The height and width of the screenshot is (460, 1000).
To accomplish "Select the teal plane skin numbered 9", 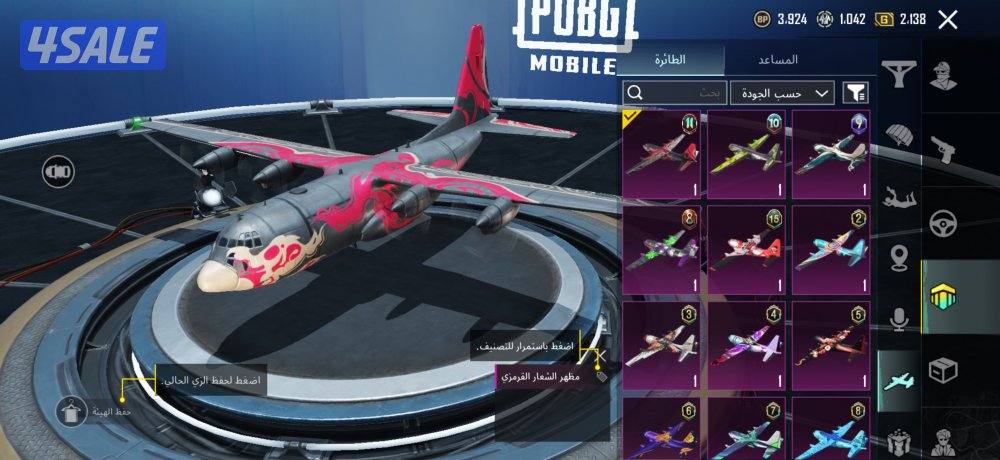I will 831,155.
